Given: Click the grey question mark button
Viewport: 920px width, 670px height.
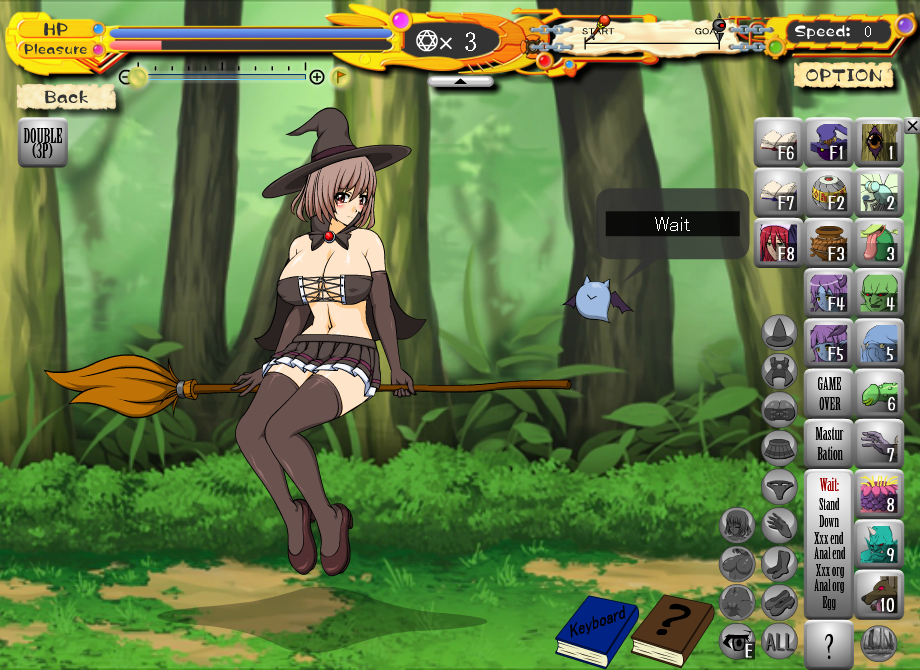Looking at the screenshot, I should point(829,641).
